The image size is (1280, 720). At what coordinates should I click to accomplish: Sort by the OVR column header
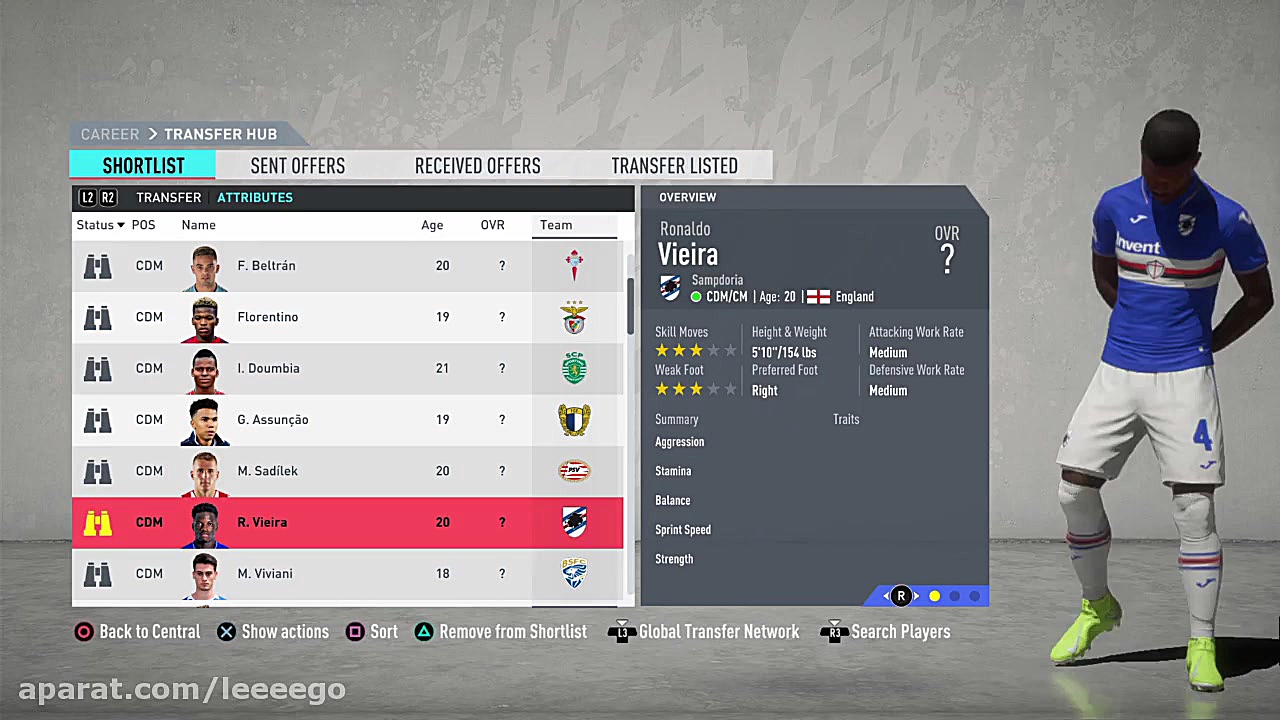[492, 225]
